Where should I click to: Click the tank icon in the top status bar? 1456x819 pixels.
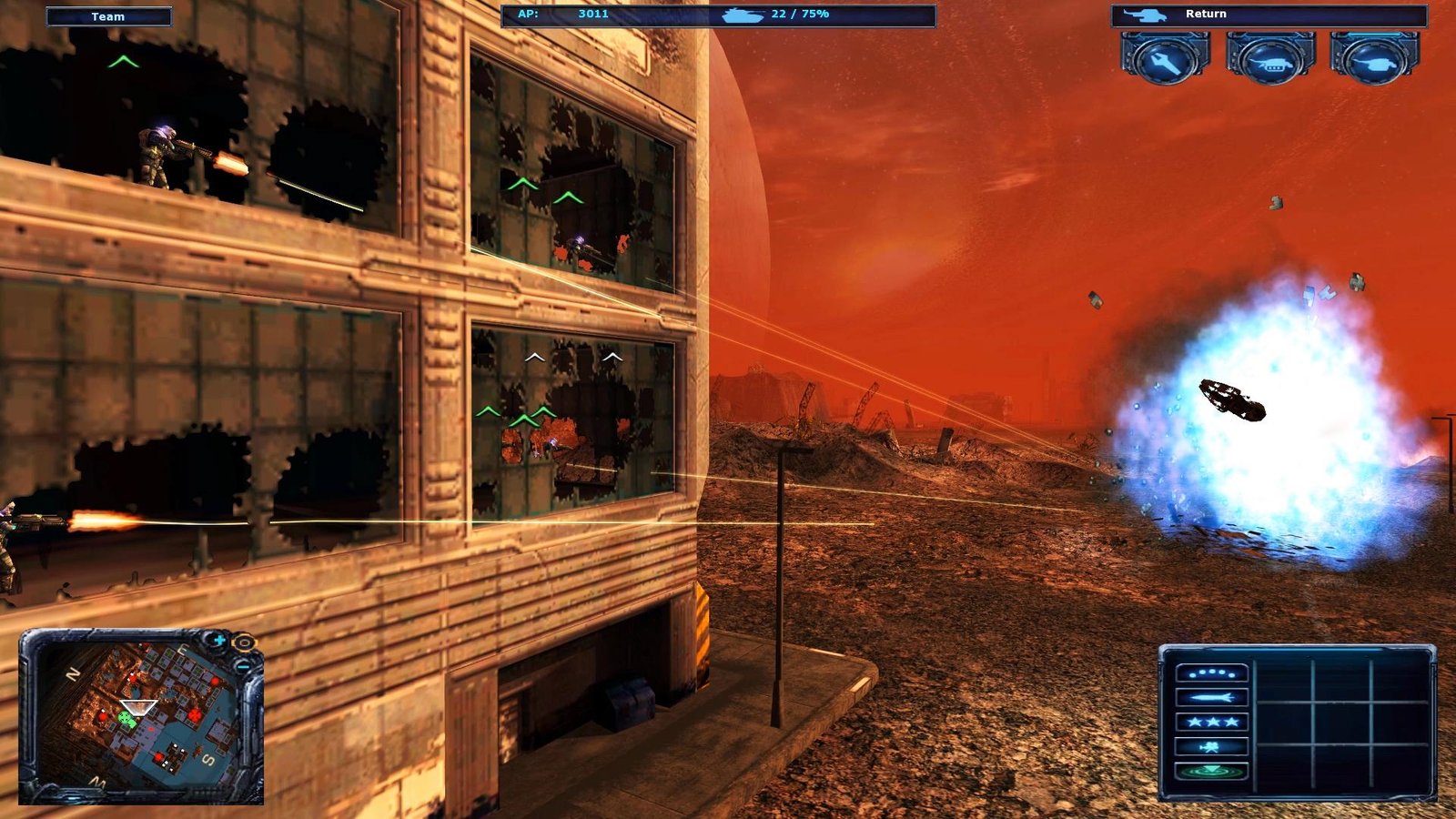[742, 15]
